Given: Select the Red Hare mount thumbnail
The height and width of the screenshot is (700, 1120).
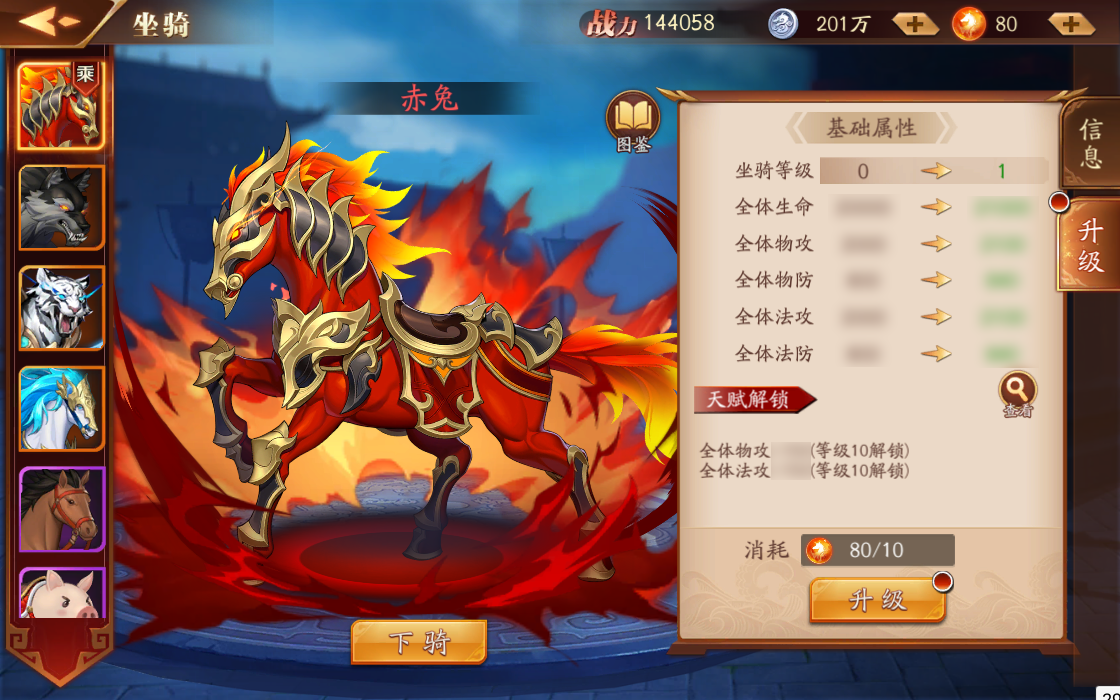Looking at the screenshot, I should 60,106.
